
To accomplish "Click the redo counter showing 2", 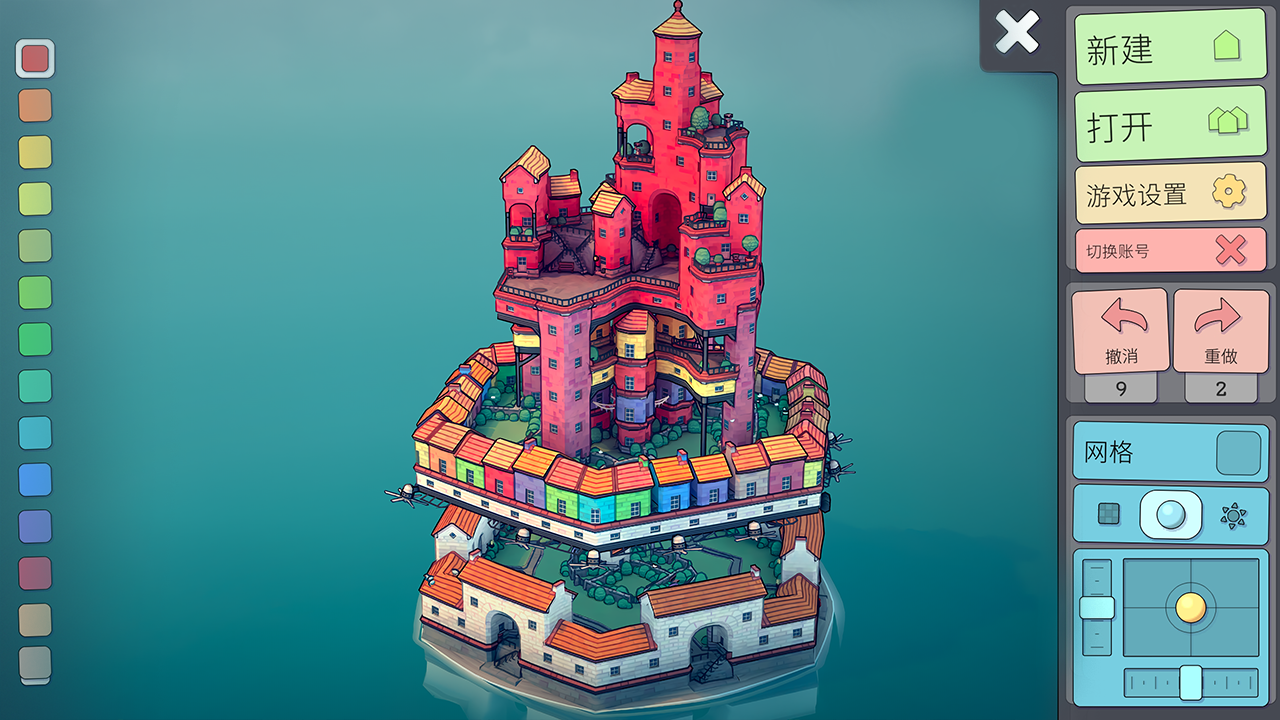I will (x=1221, y=389).
